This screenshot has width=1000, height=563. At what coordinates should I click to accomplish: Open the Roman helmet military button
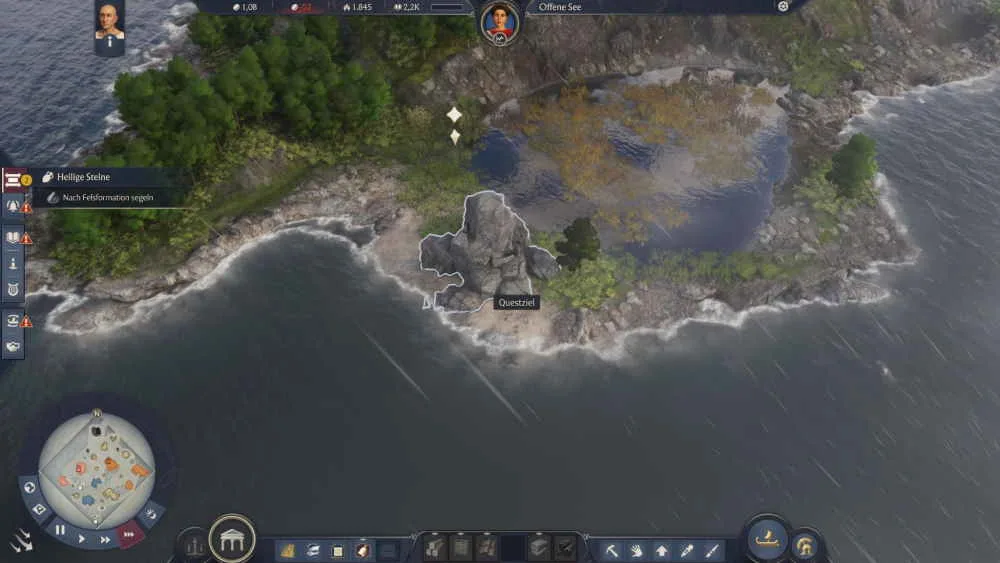(x=806, y=546)
